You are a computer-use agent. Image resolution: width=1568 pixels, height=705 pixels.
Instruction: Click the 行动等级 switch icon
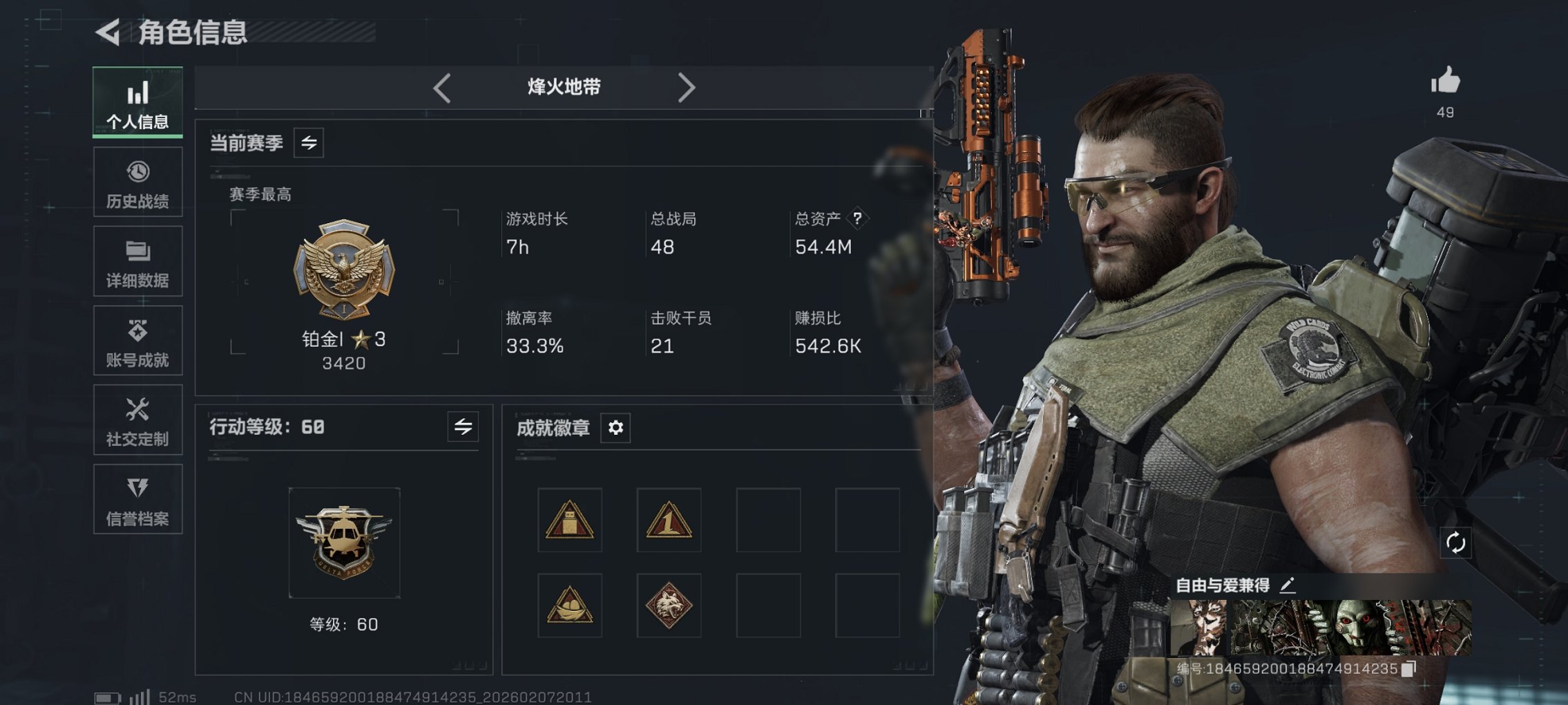pyautogui.click(x=461, y=427)
